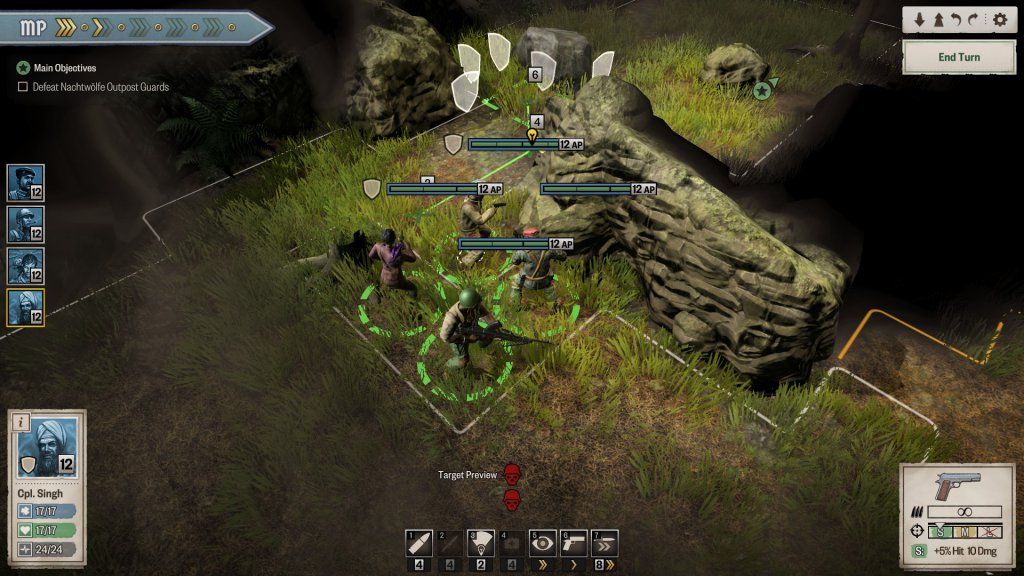End the current turn
The image size is (1024, 576).
coord(958,57)
